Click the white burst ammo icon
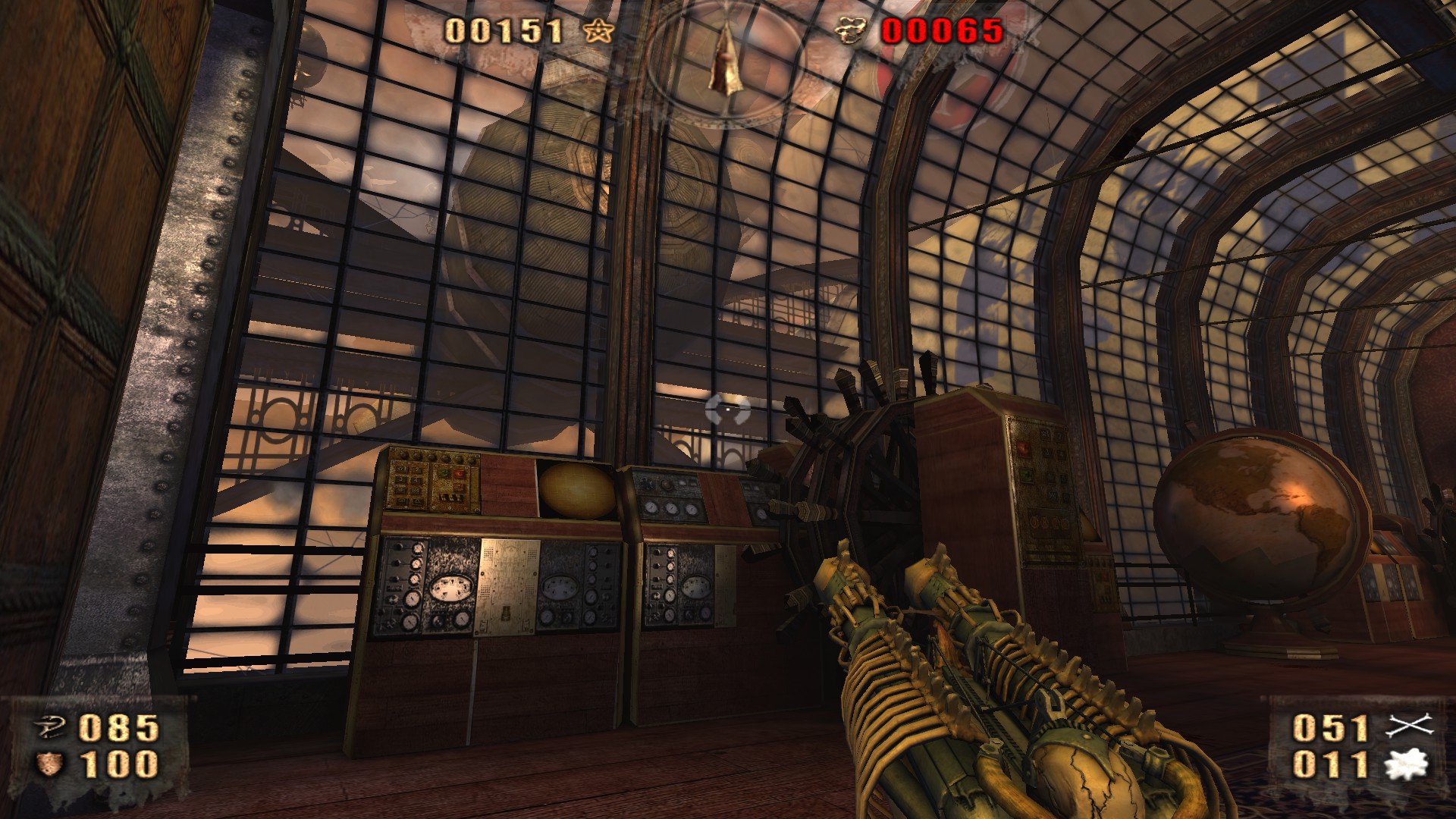This screenshot has width=1456, height=819. coord(1407,764)
